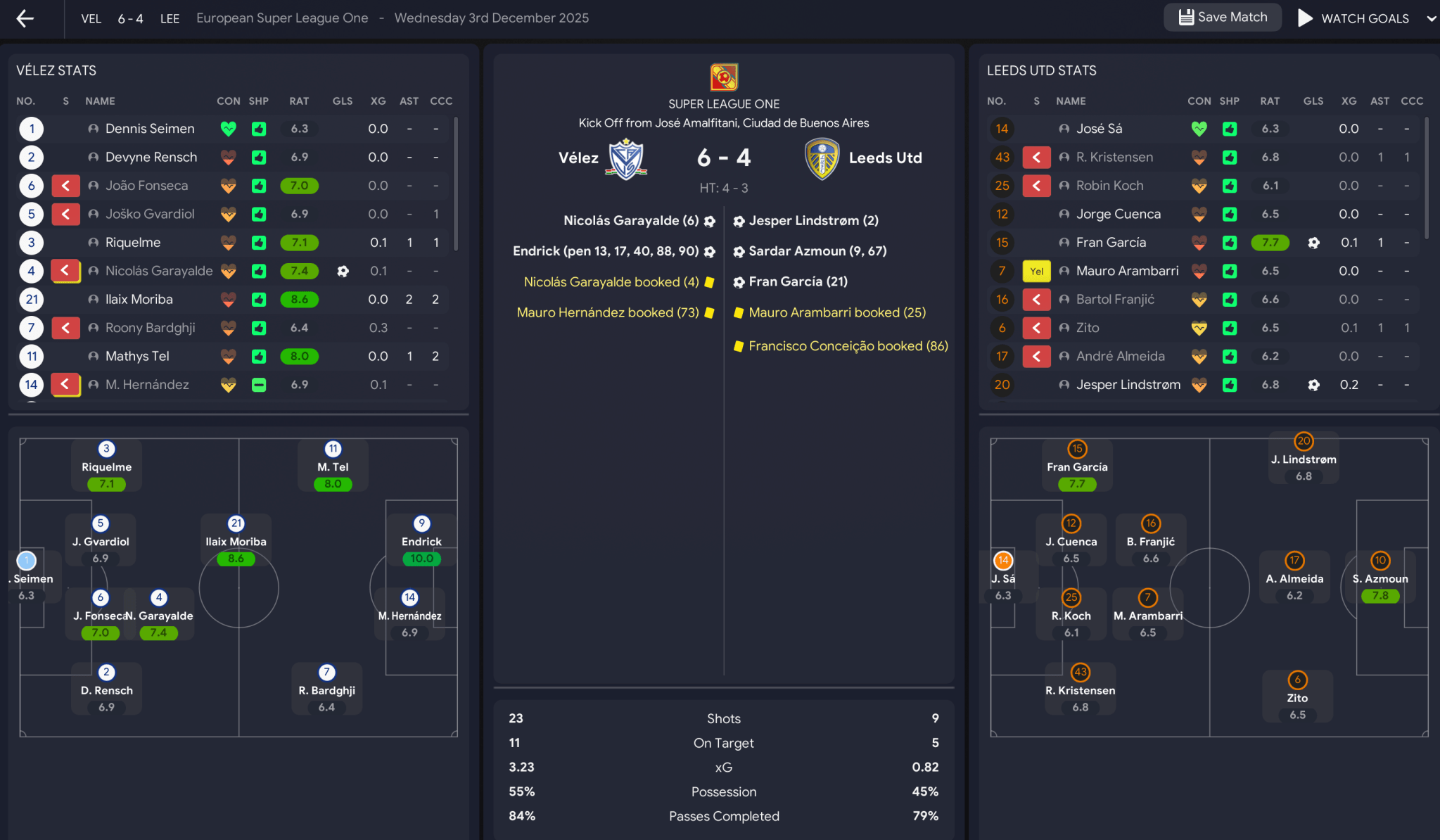Click the goal icon next to Jesper Lindstrøm
This screenshot has height=840, width=1440.
pos(1314,385)
